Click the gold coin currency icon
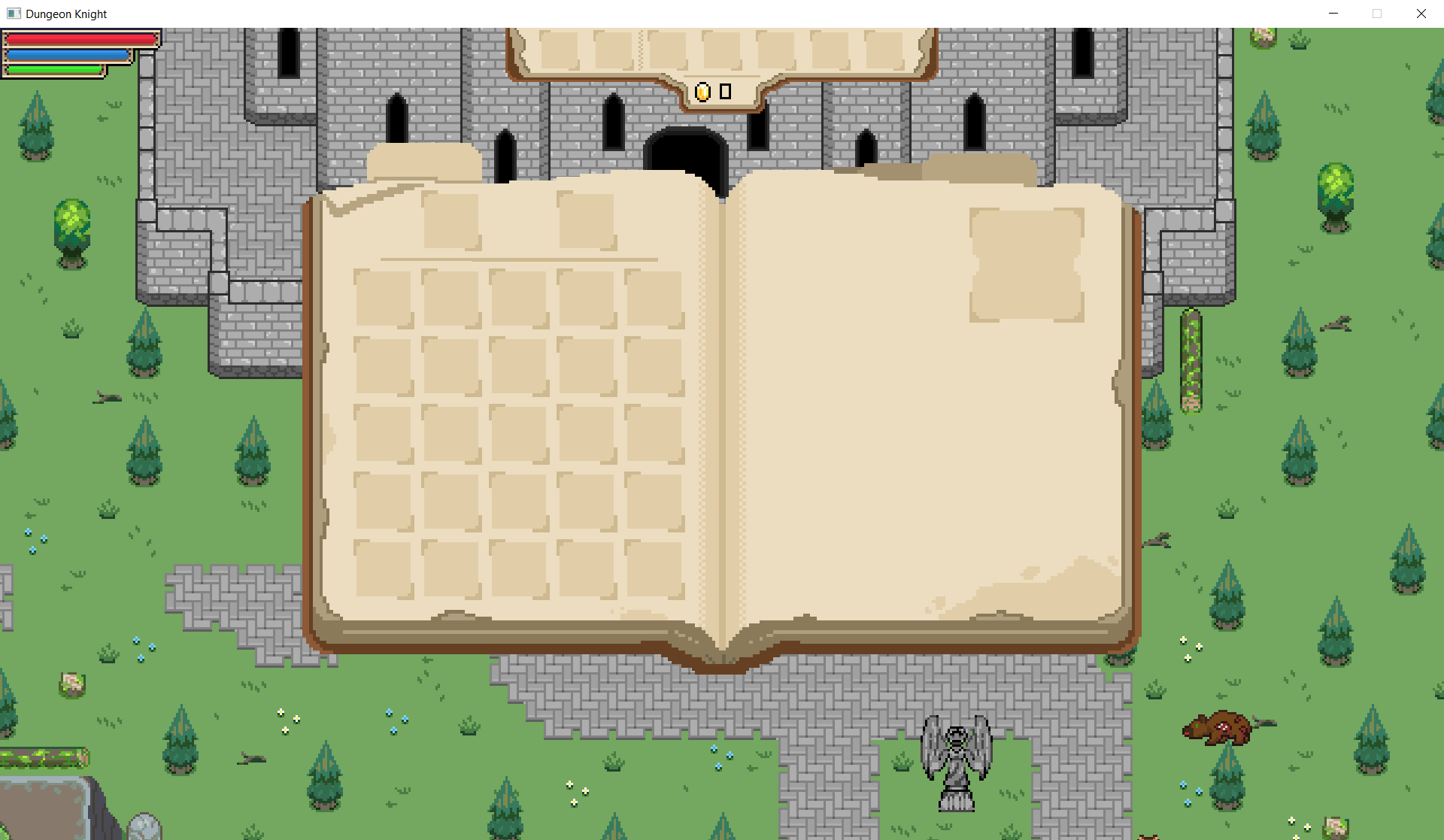The image size is (1444, 840). point(702,92)
